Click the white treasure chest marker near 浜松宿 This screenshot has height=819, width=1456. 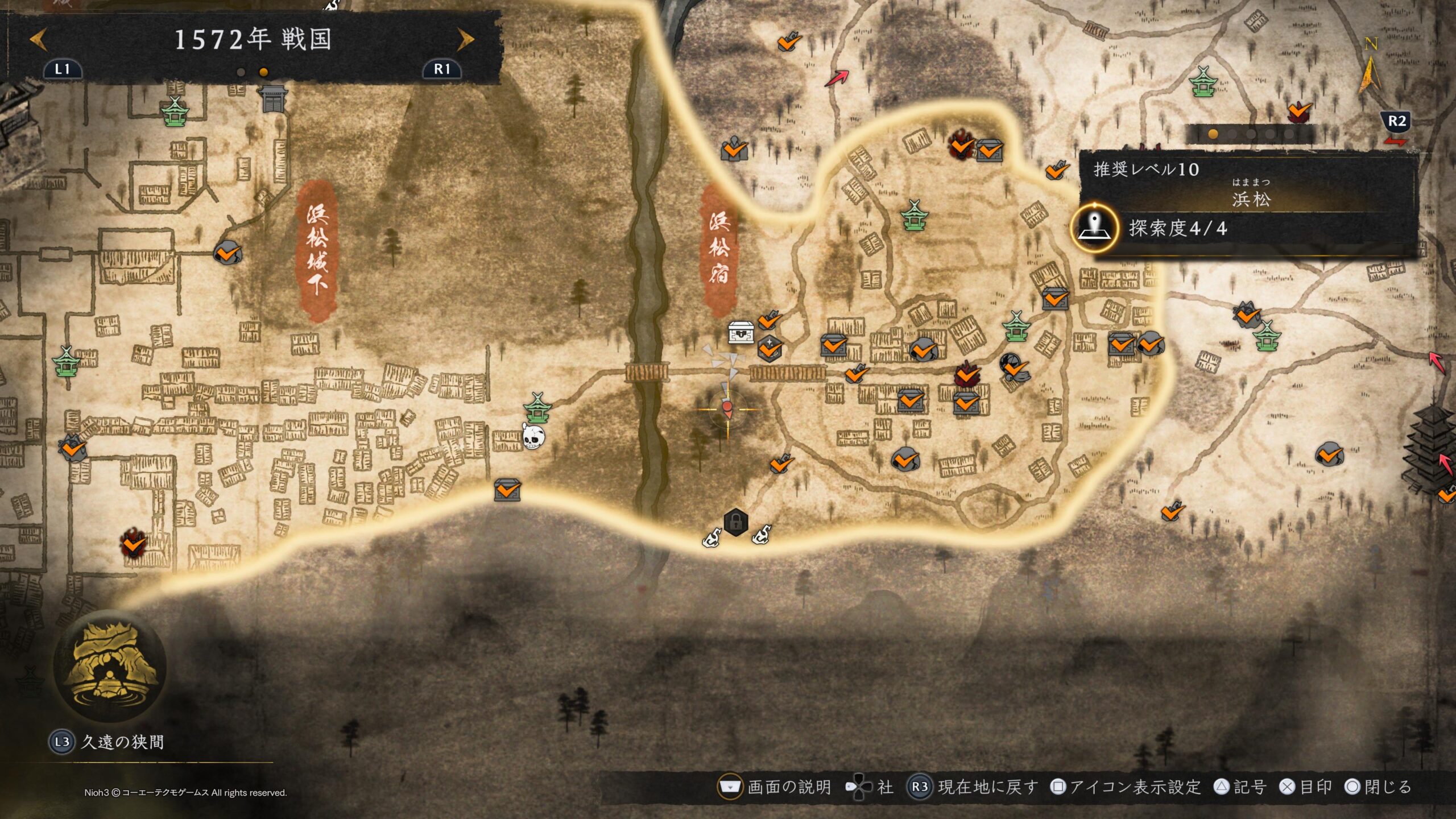(x=741, y=332)
